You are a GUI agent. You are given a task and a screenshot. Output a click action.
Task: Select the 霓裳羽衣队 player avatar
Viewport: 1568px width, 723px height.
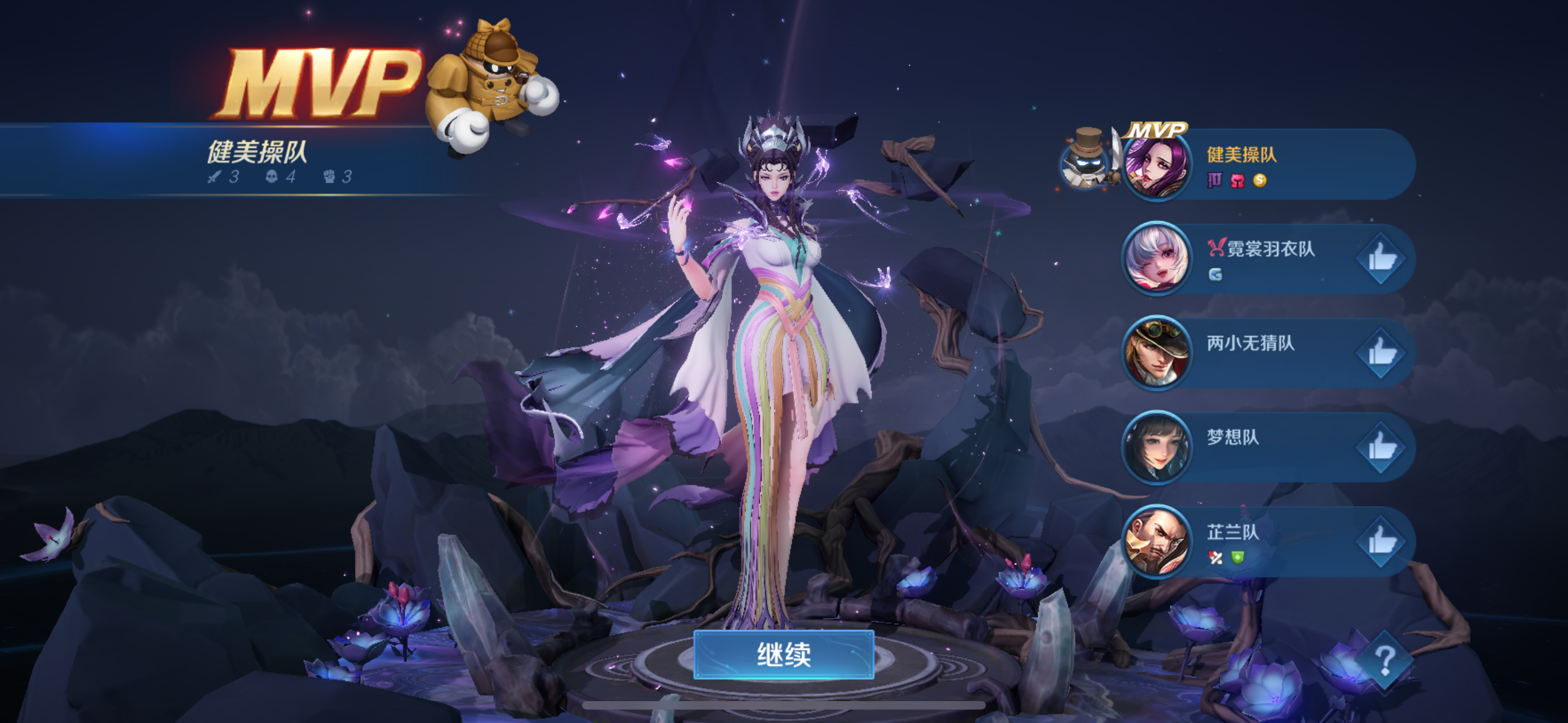click(1156, 258)
